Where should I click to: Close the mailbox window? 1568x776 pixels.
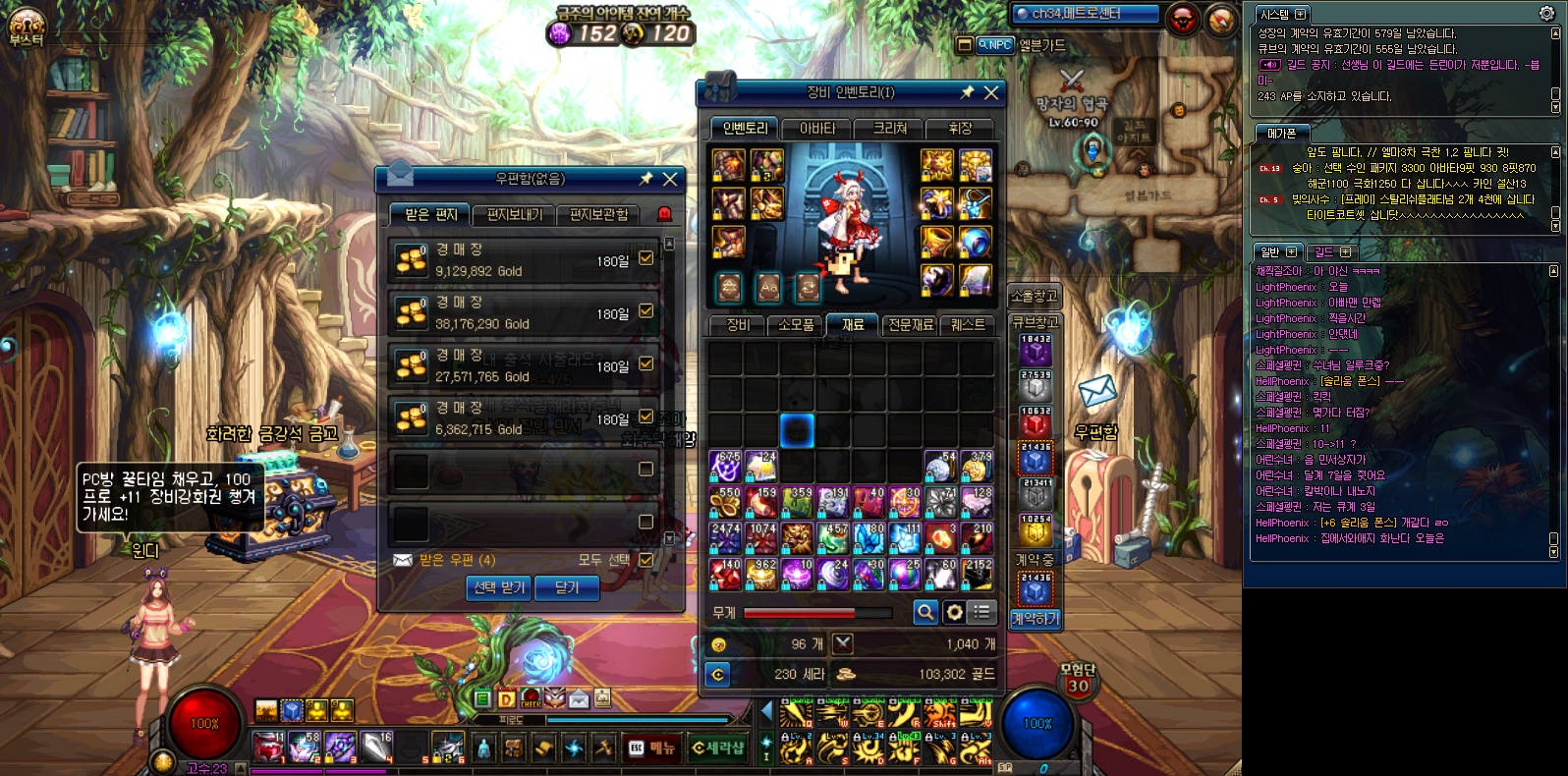coord(670,179)
